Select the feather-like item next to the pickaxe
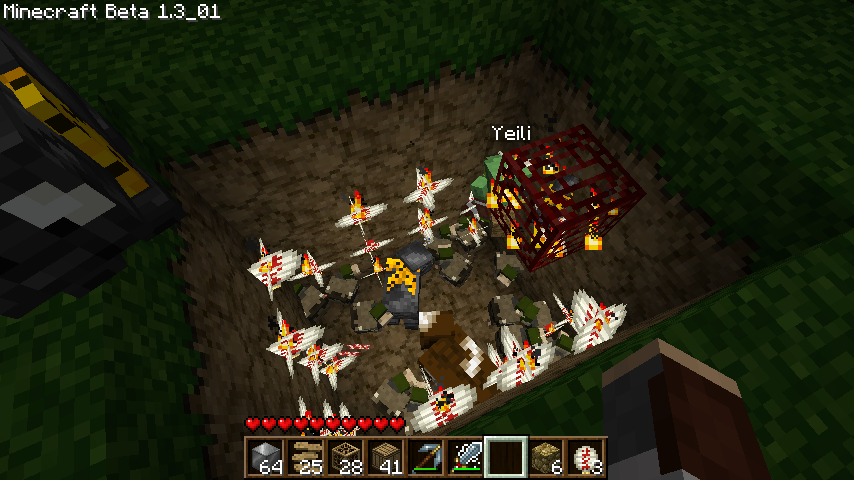The image size is (854, 480). [465, 457]
